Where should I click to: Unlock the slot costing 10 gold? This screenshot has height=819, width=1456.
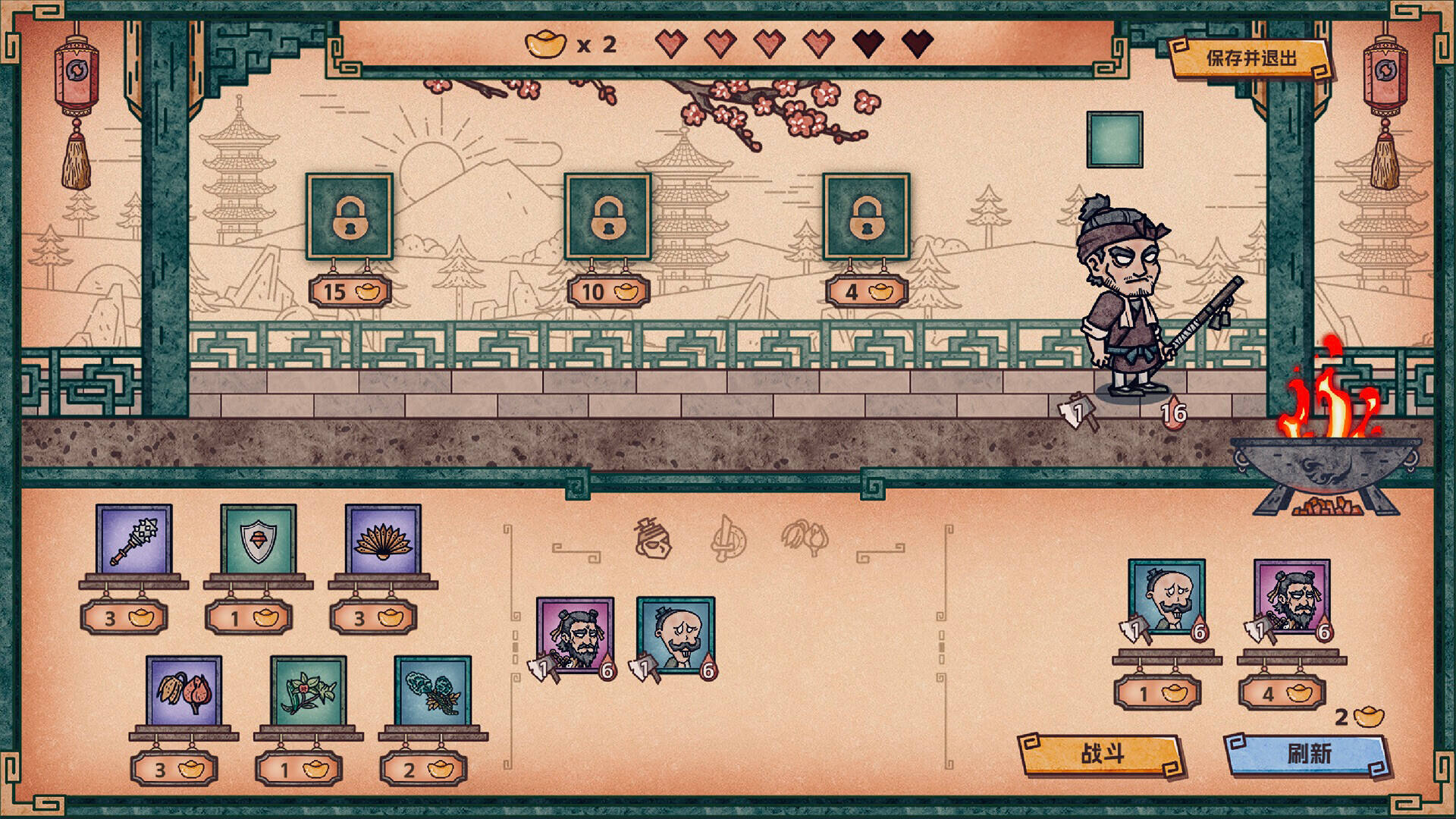pos(608,217)
